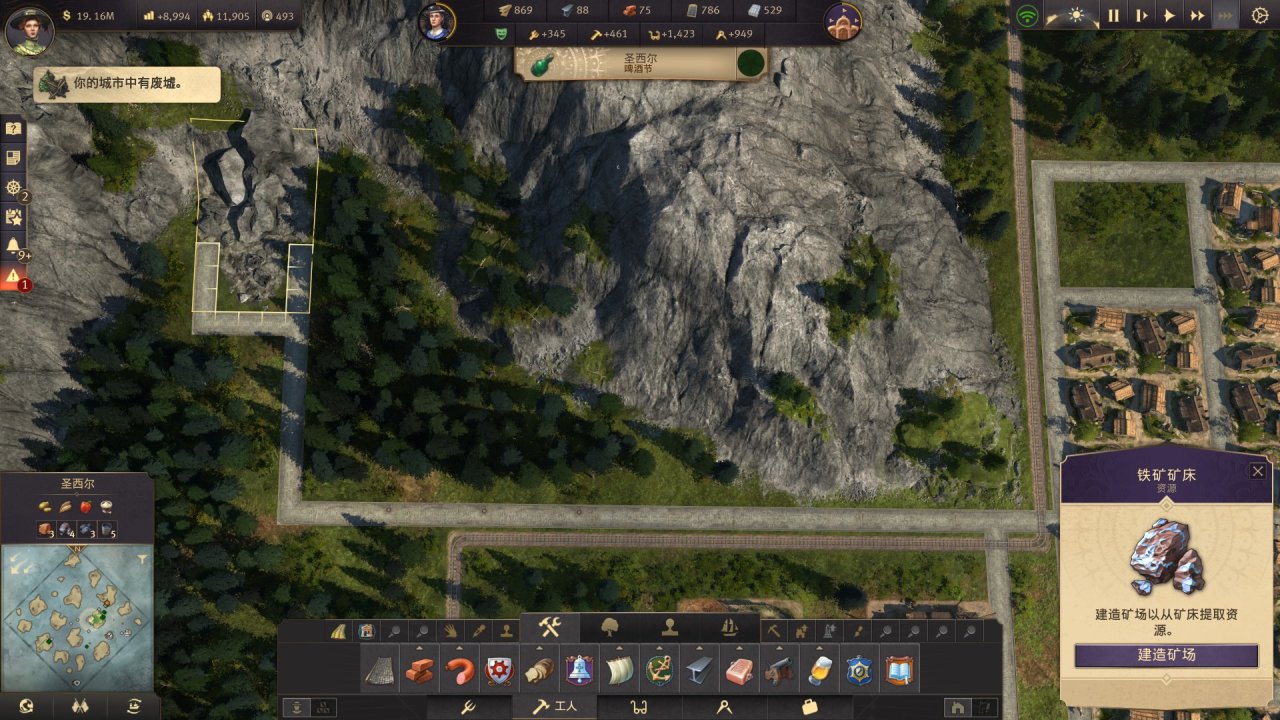Image resolution: width=1280 pixels, height=720 pixels.
Task: Select the sausage production building
Action: (x=459, y=670)
